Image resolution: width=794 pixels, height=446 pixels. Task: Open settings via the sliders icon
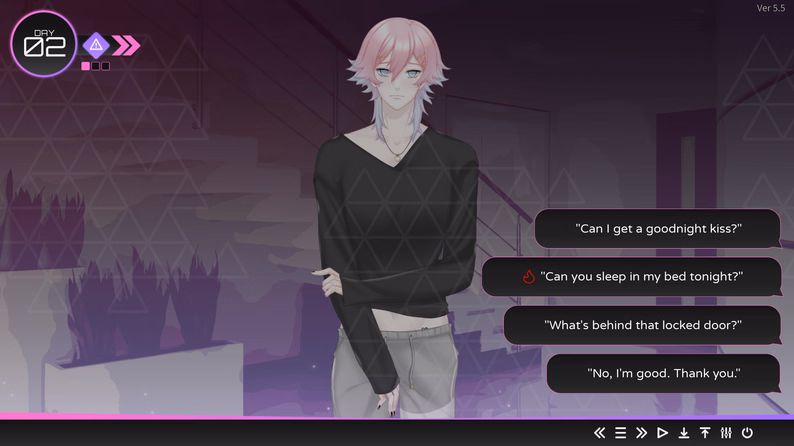(x=726, y=433)
